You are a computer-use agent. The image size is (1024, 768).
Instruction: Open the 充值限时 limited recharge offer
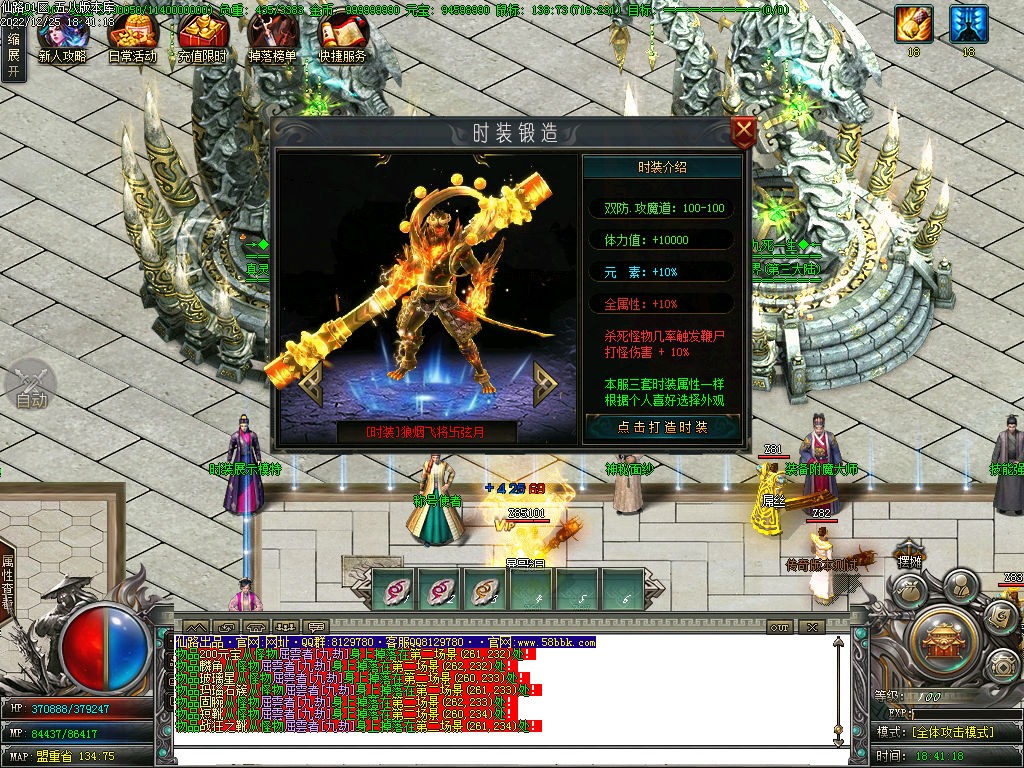coord(202,40)
